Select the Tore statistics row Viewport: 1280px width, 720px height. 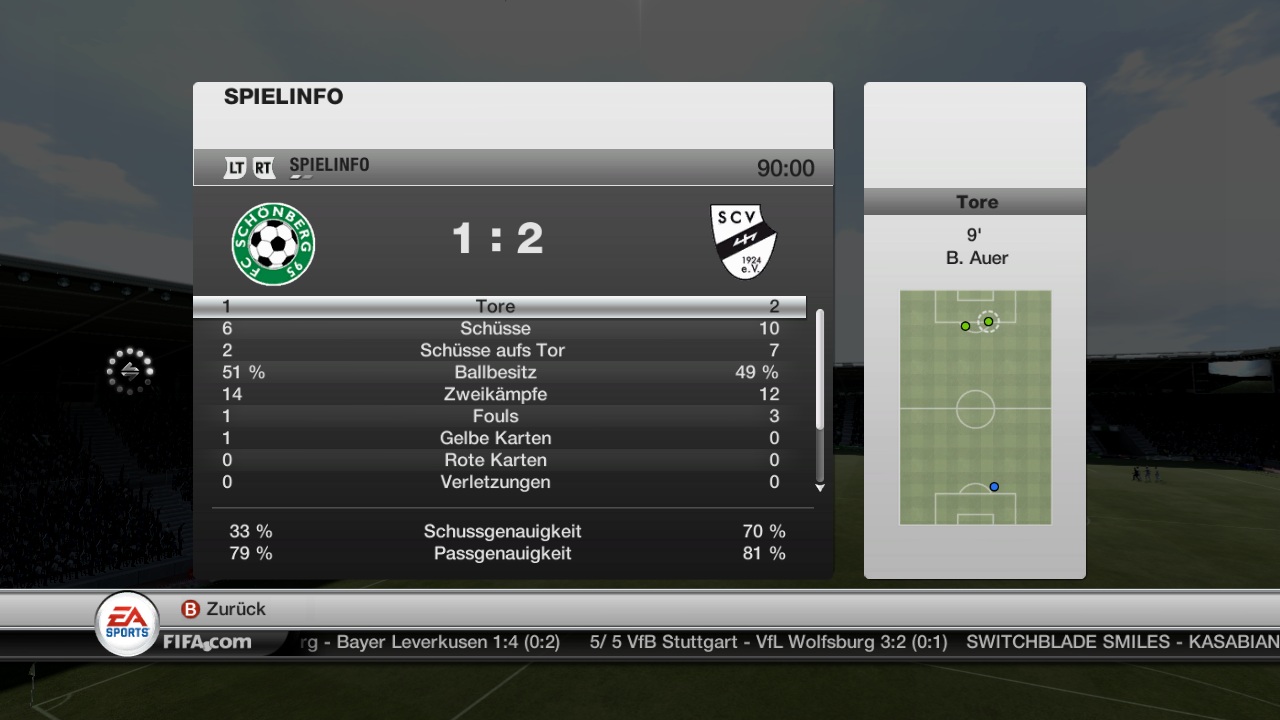(496, 306)
